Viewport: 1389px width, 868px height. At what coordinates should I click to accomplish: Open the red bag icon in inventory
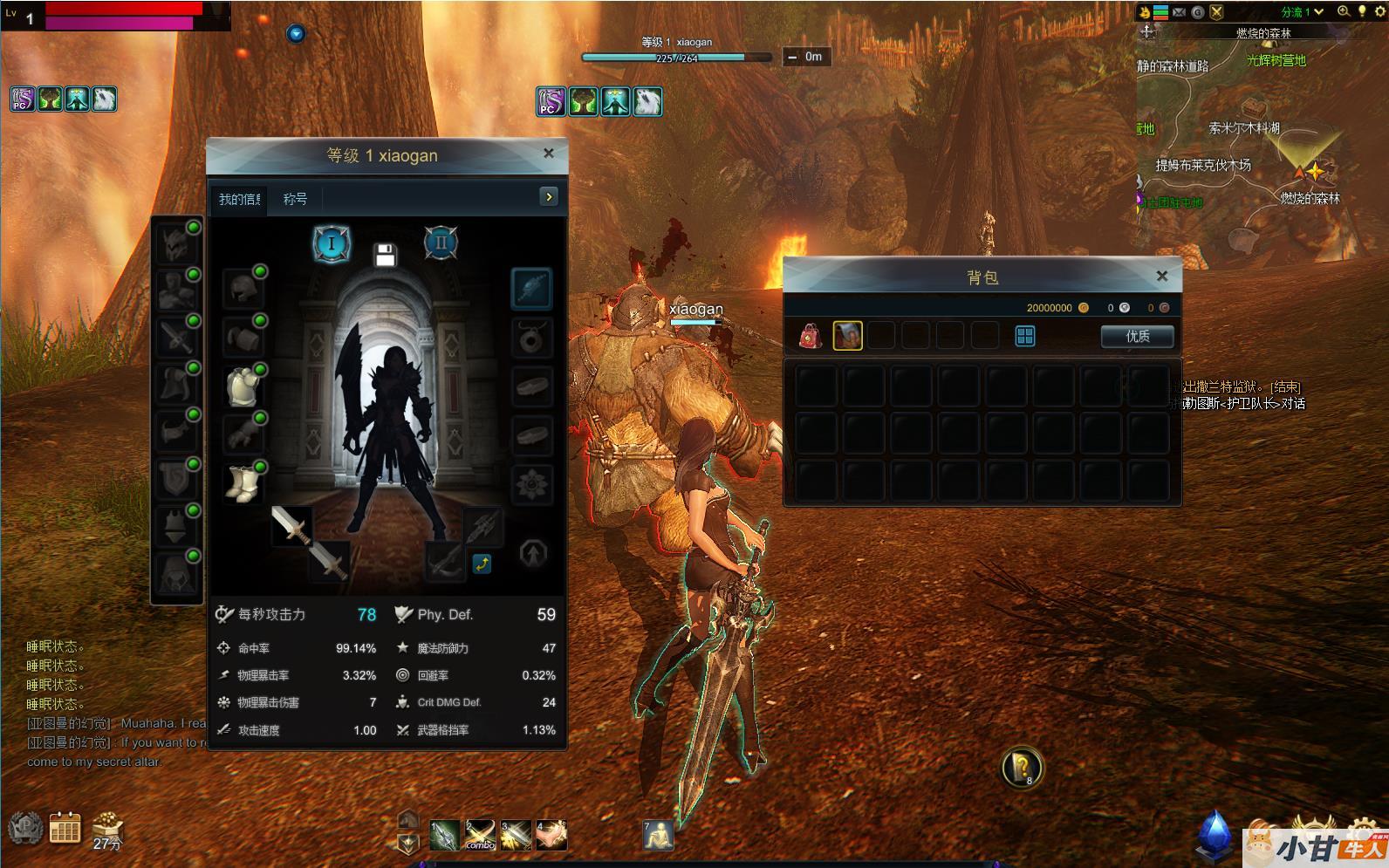(811, 336)
